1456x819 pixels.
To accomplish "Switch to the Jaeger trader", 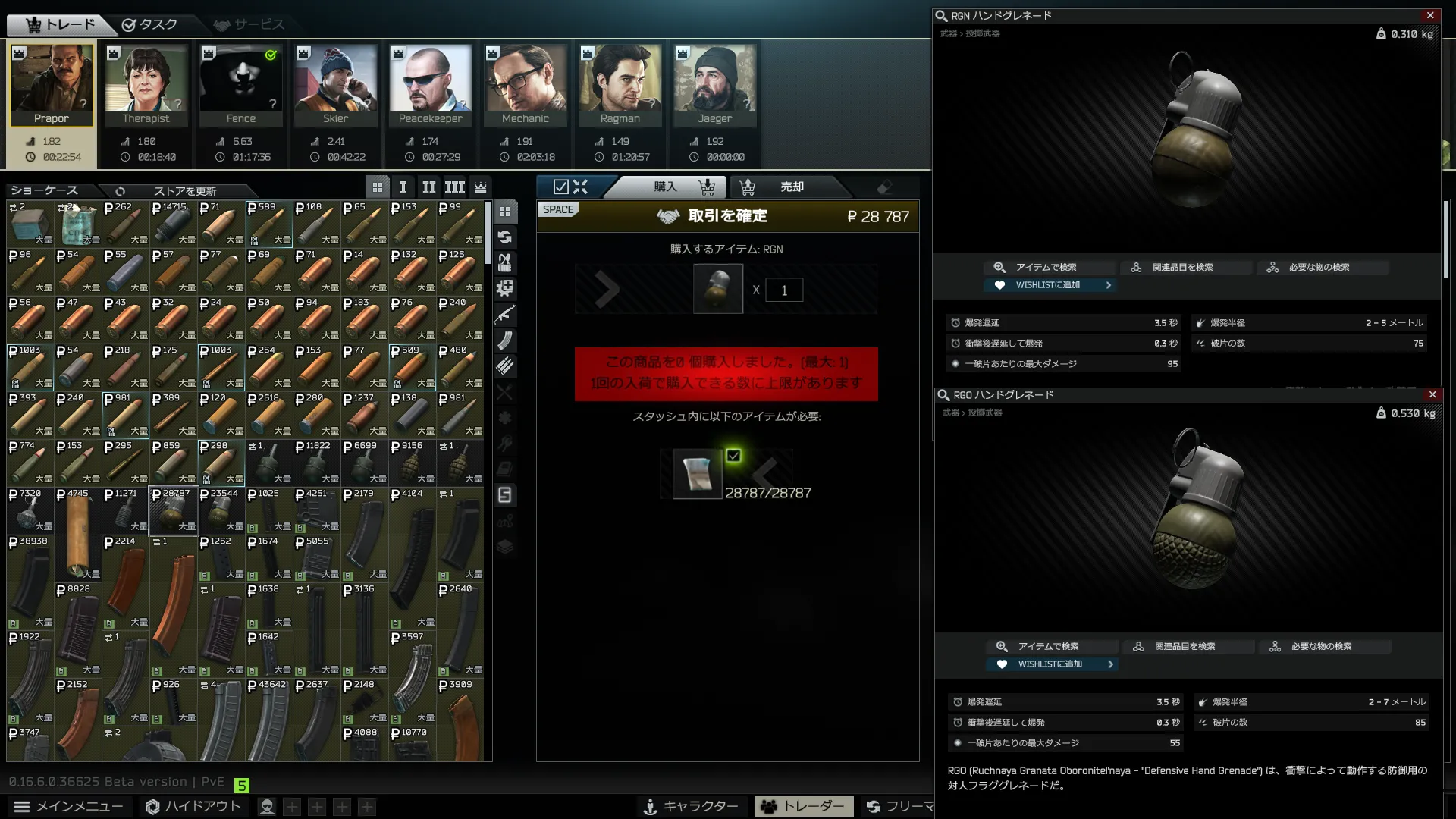I will 714,85.
